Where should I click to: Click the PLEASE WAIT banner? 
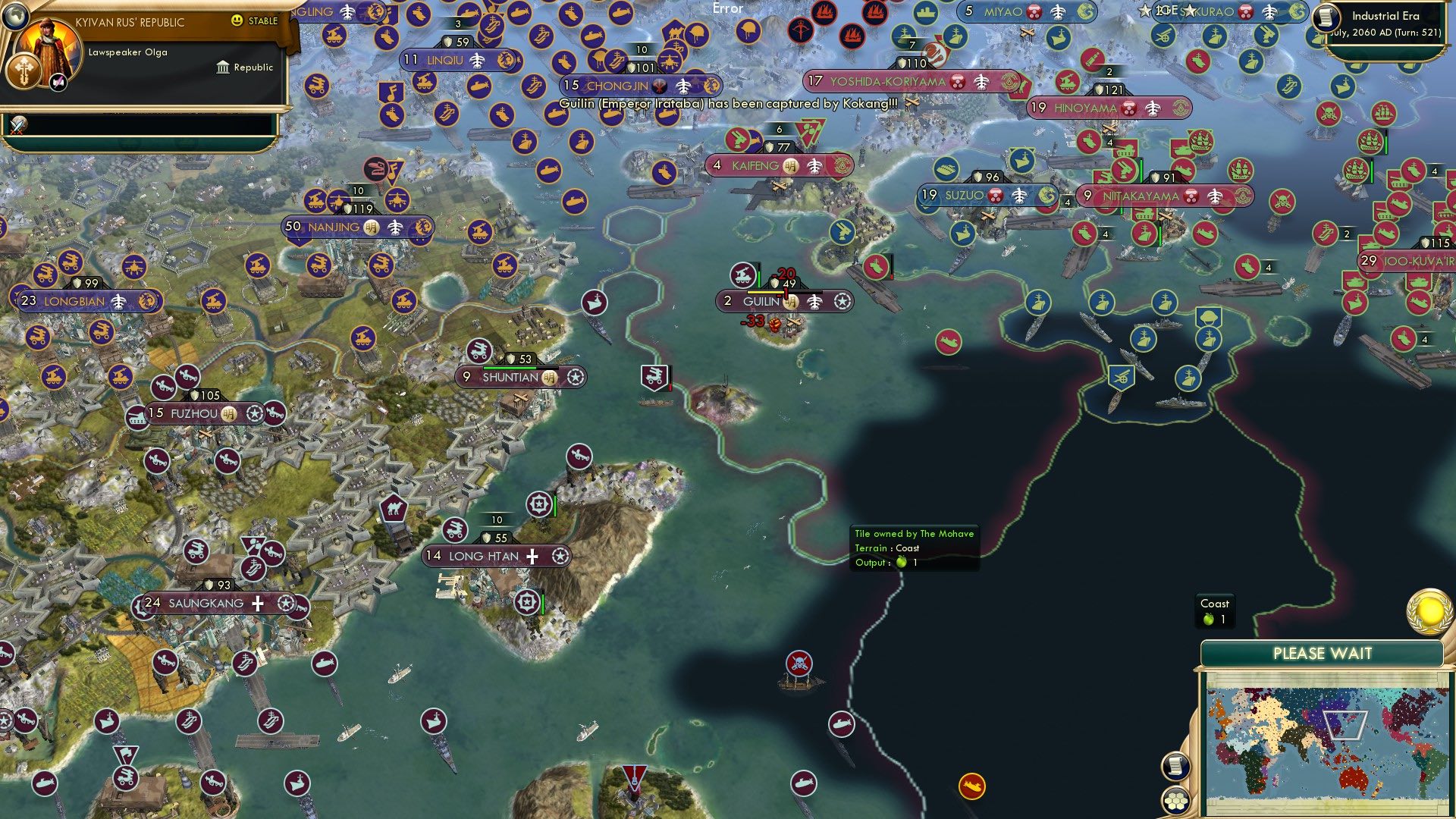(x=1323, y=653)
